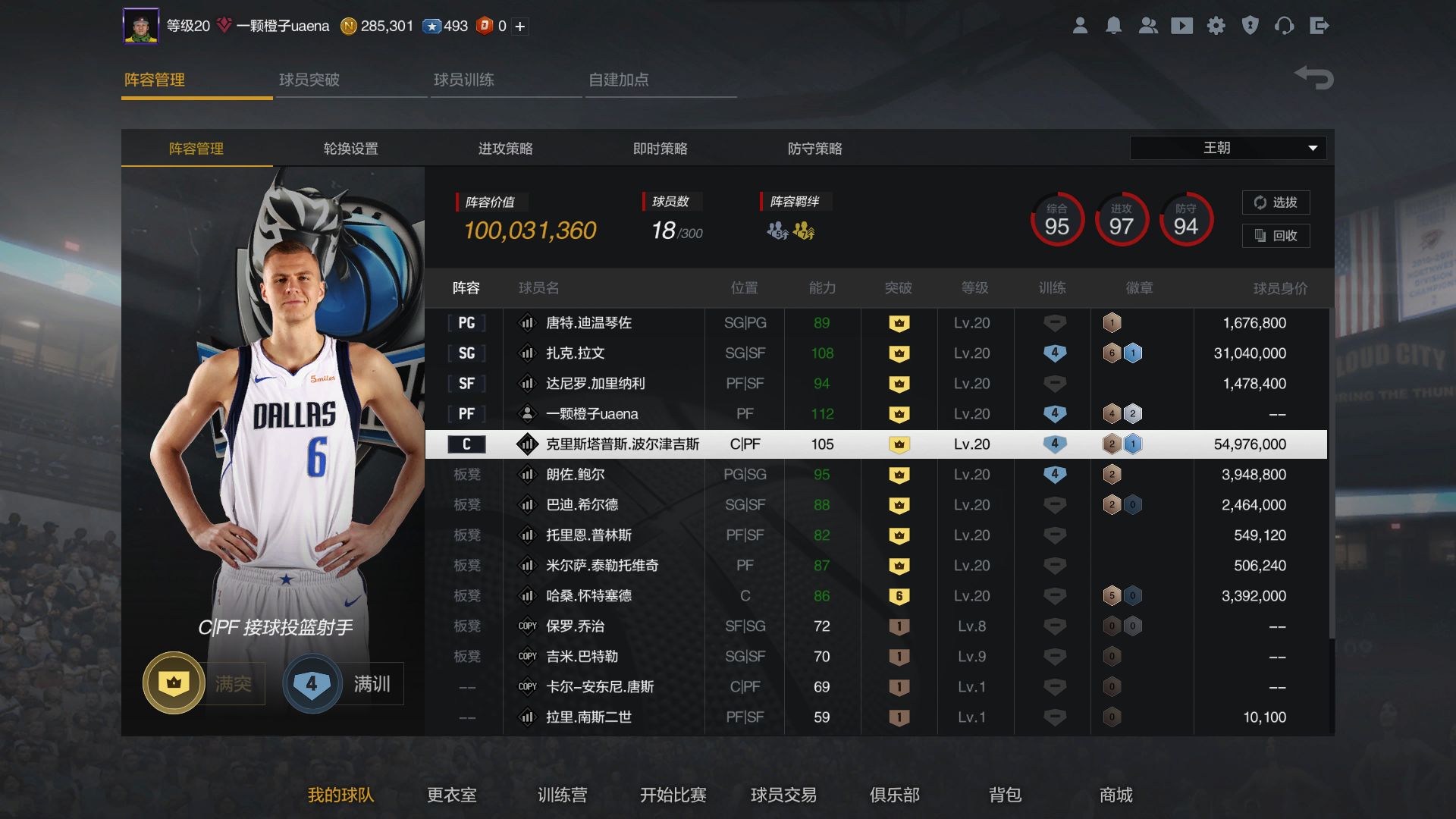1456x819 pixels.
Task: Open the settings gear icon
Action: (x=1216, y=25)
